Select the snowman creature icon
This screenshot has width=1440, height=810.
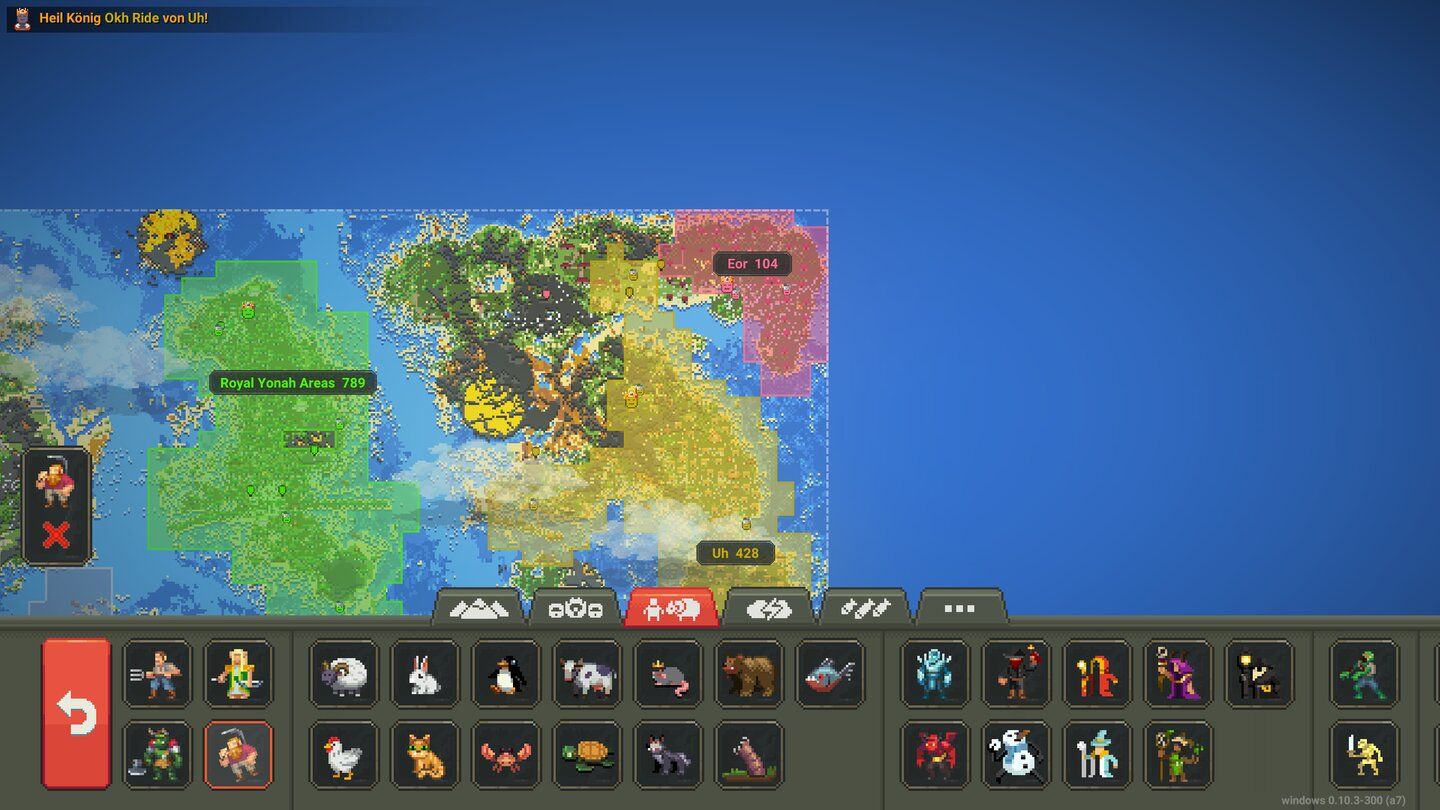1015,756
